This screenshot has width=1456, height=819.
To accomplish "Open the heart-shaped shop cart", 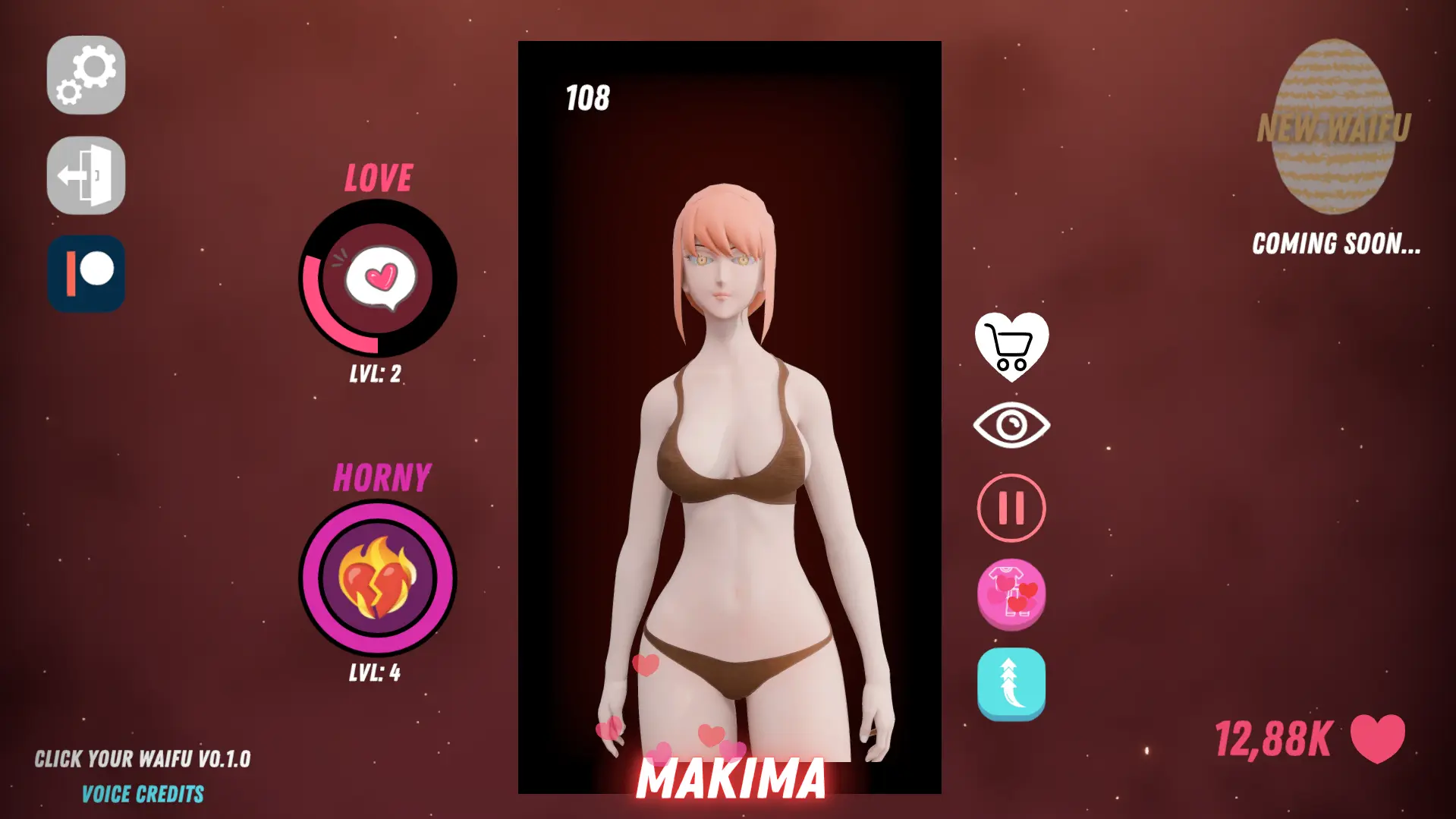I will pos(1011,346).
